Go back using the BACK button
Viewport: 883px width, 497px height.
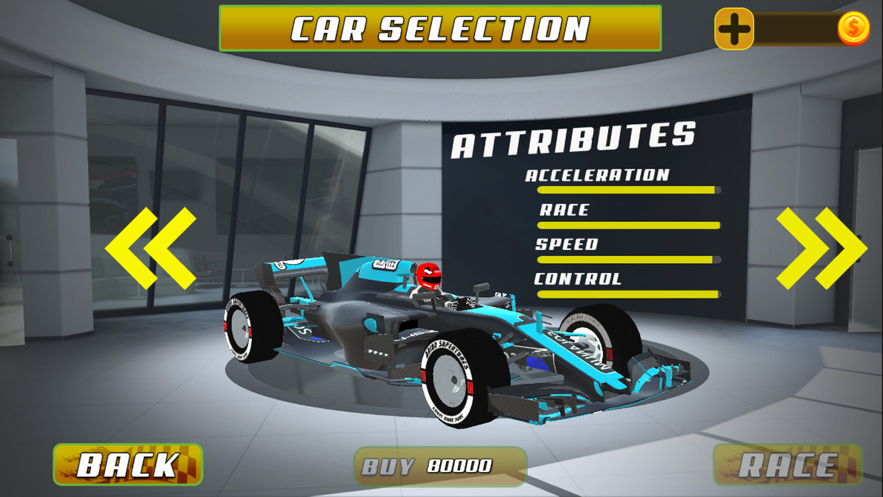coord(128,465)
